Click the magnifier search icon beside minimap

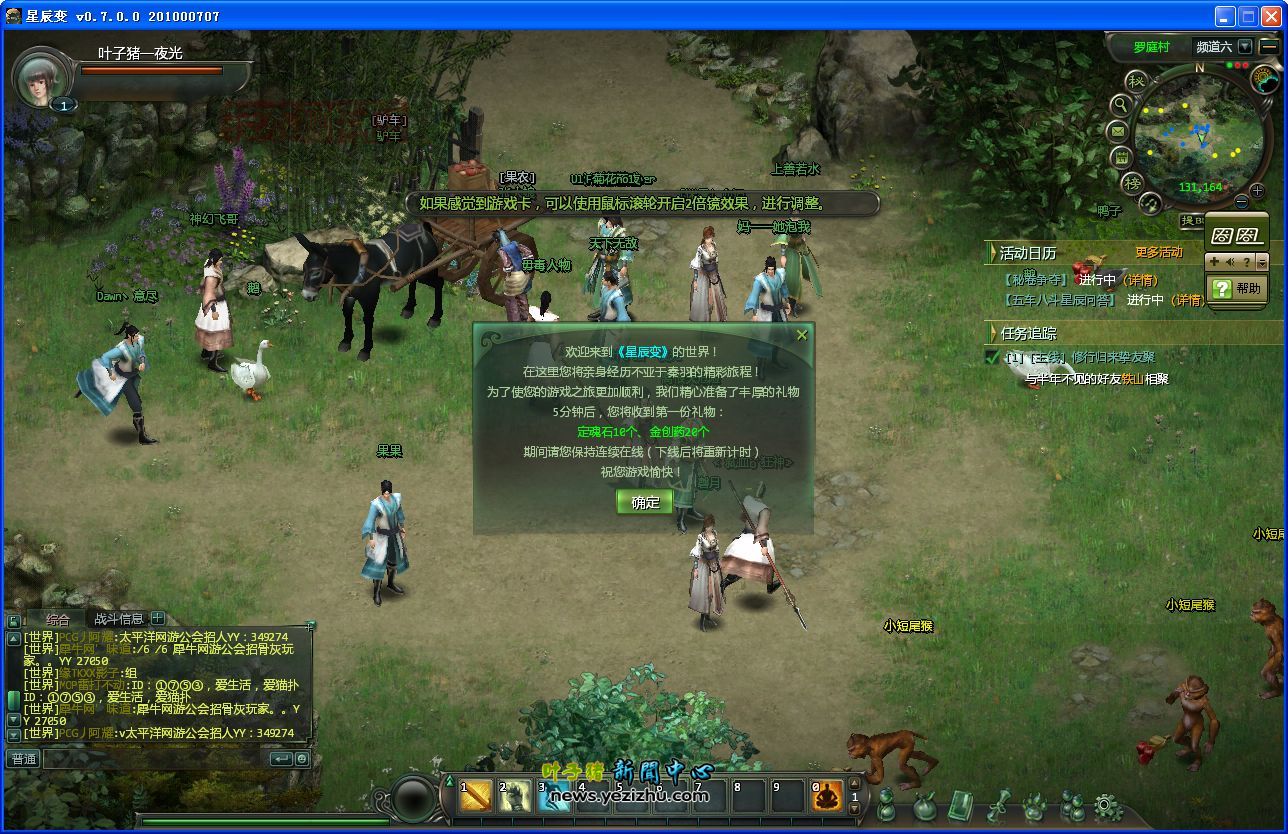[1121, 104]
